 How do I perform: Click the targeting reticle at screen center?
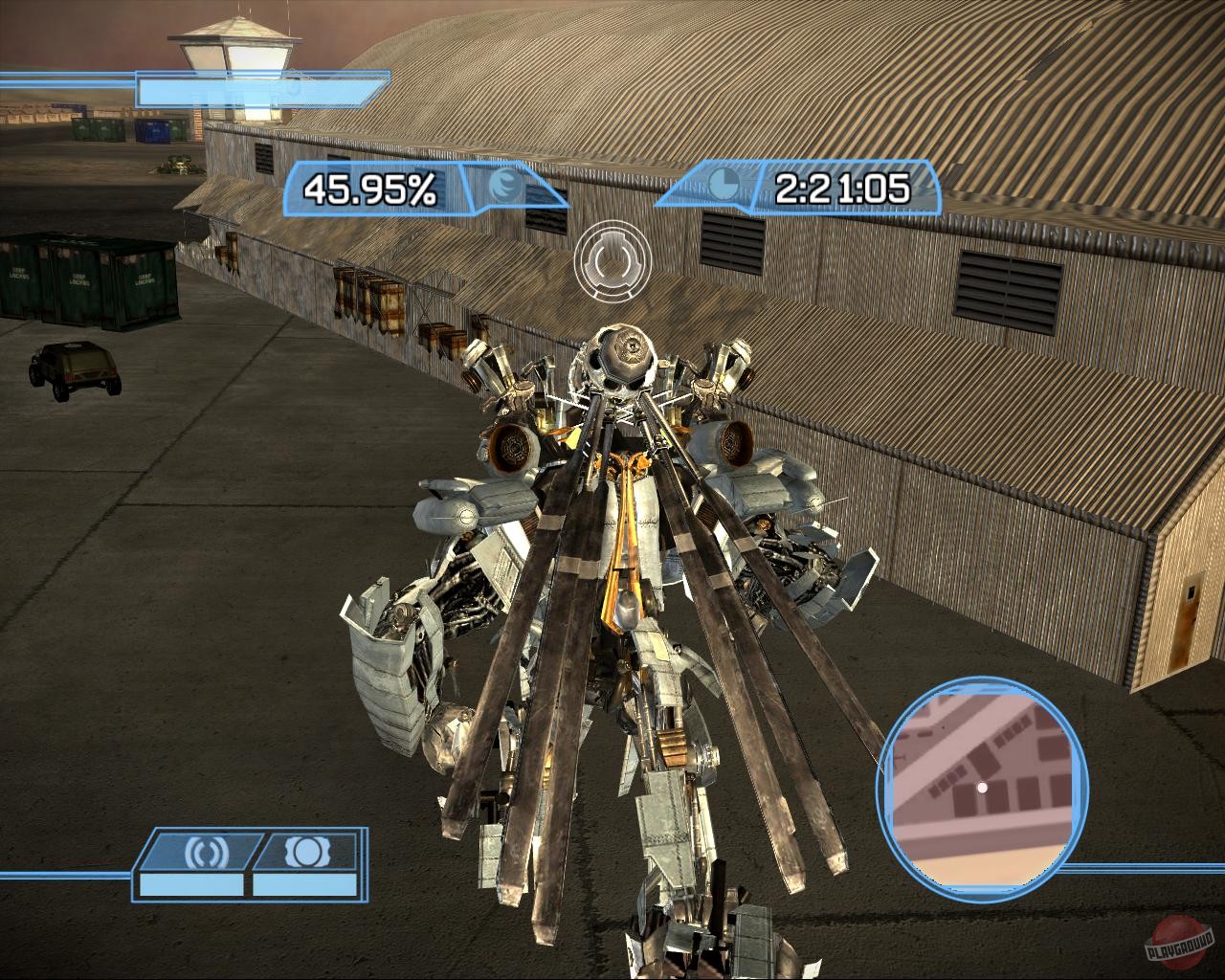click(x=612, y=260)
